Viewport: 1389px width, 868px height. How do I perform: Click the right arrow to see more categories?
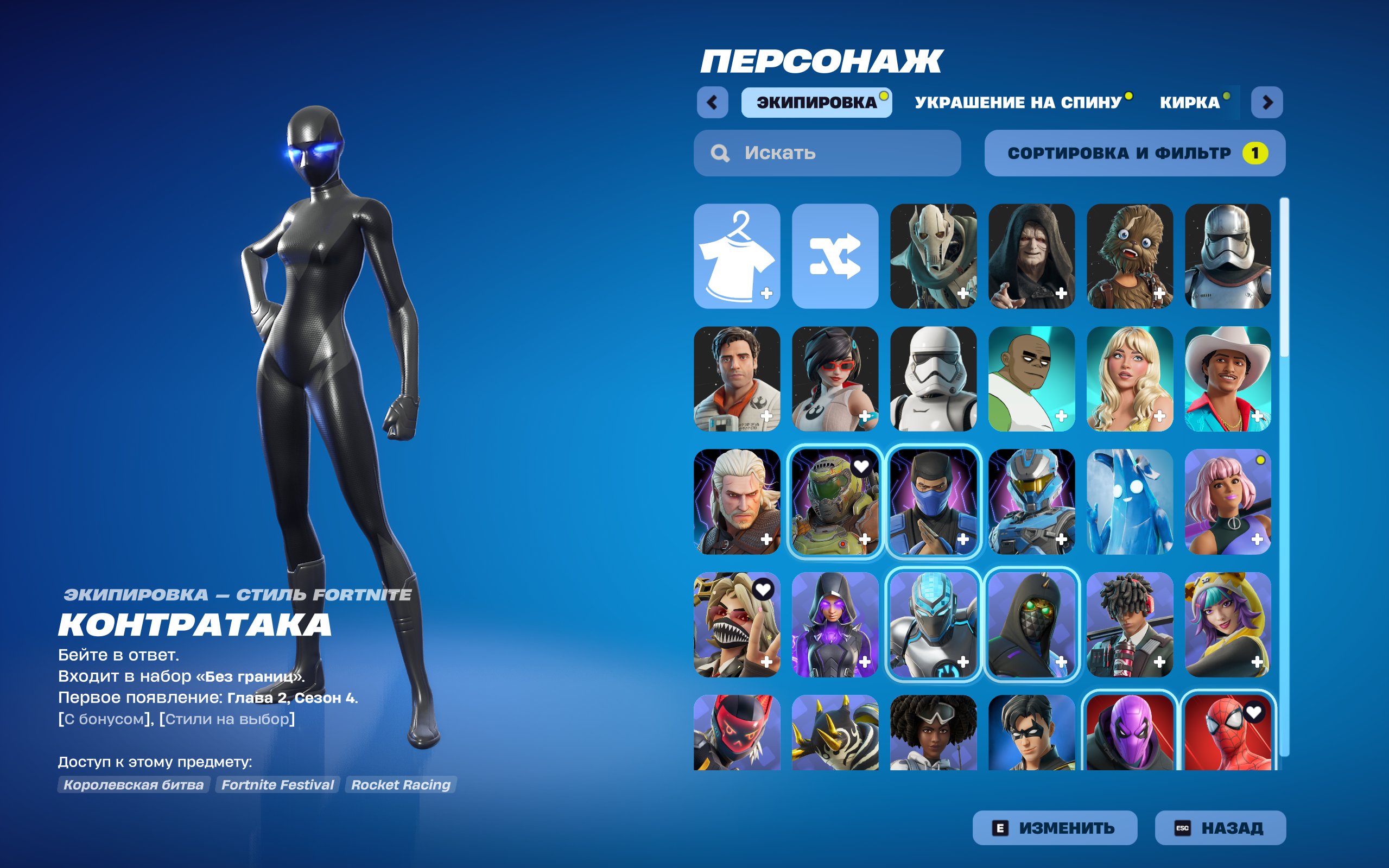[1269, 101]
